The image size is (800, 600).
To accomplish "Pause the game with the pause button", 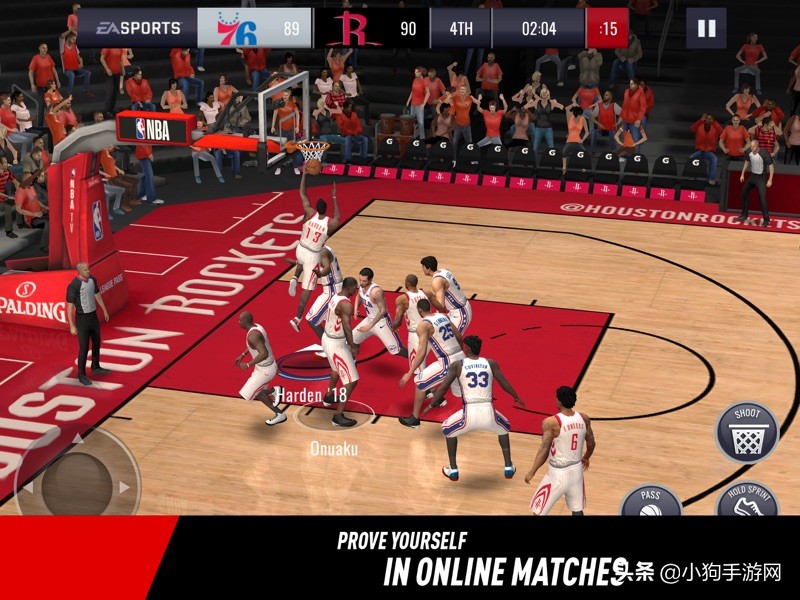I will click(x=706, y=28).
